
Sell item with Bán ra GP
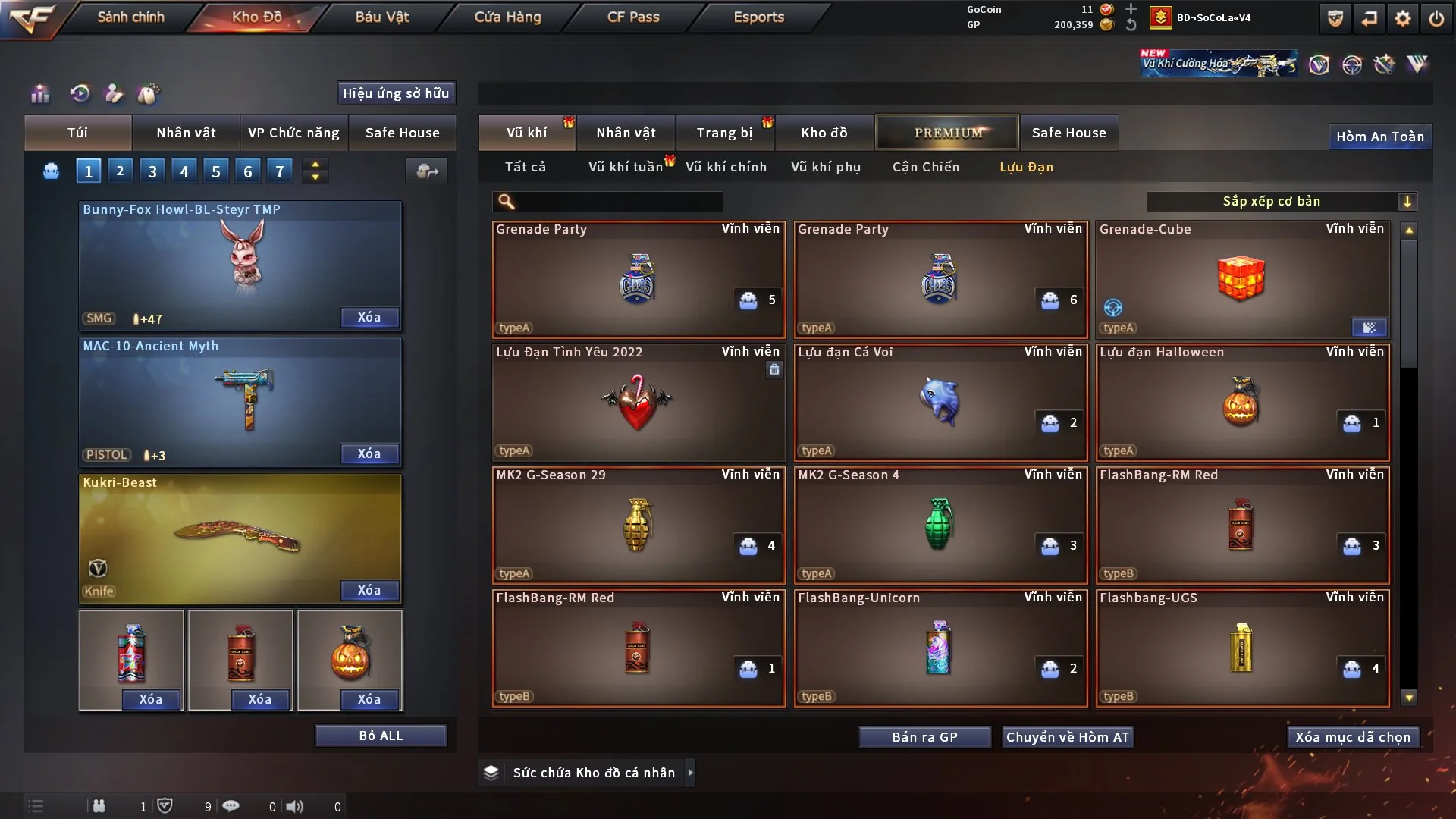[924, 737]
